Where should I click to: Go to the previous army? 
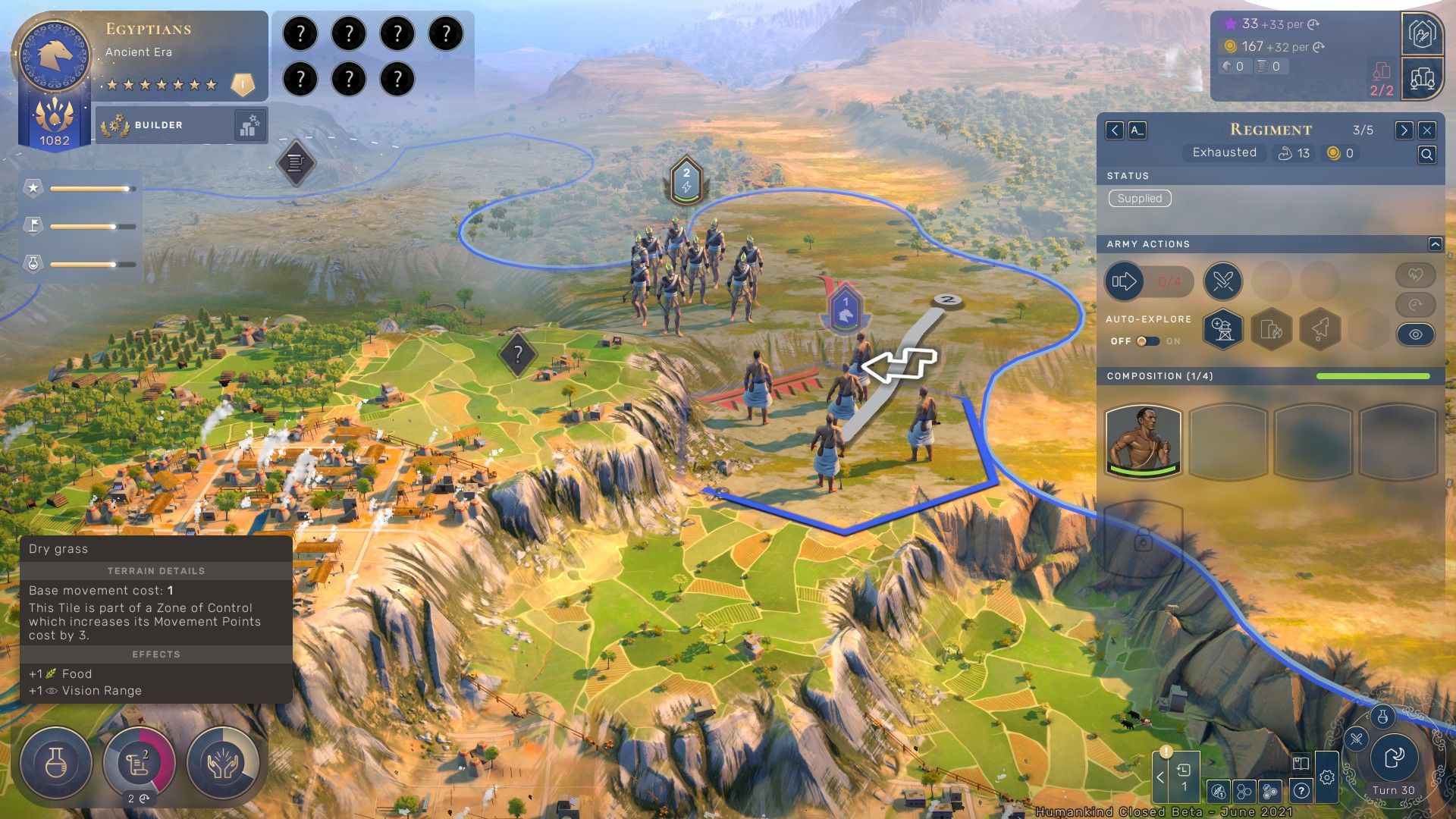click(1114, 130)
